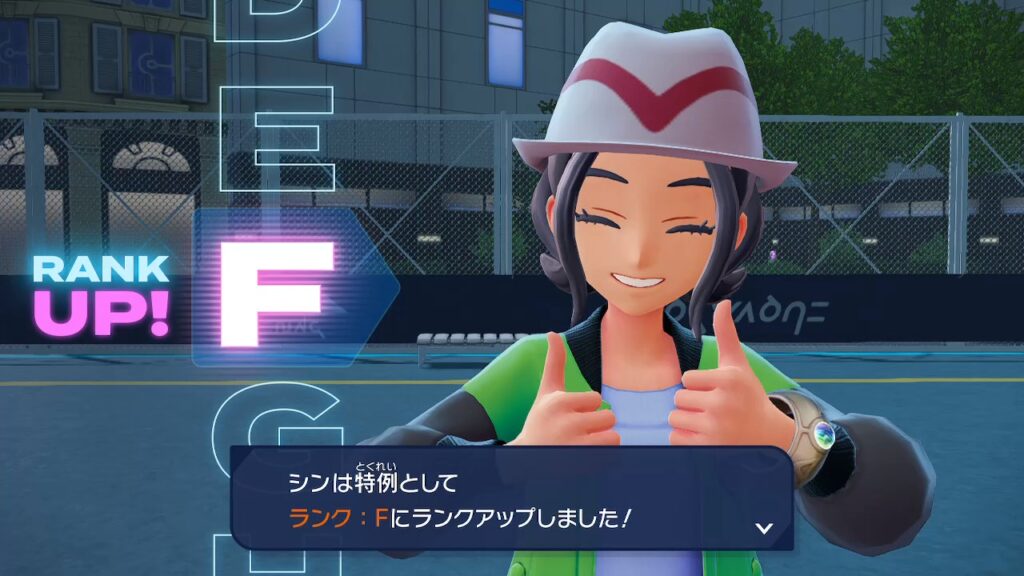Viewport: 1024px width, 576px height.
Task: Click the rank-up dialogue text box
Action: 511,499
